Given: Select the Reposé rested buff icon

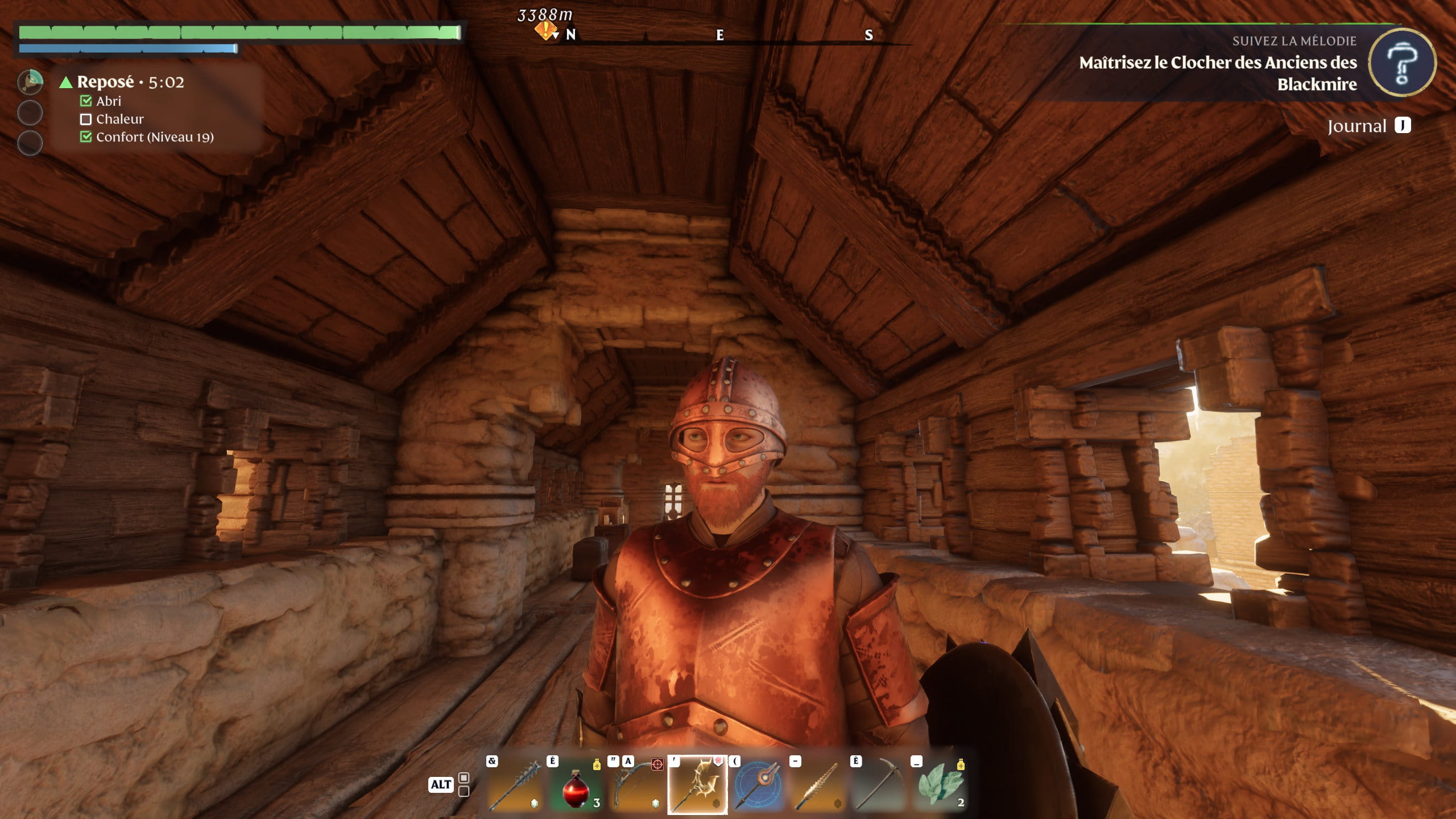Looking at the screenshot, I should point(30,82).
